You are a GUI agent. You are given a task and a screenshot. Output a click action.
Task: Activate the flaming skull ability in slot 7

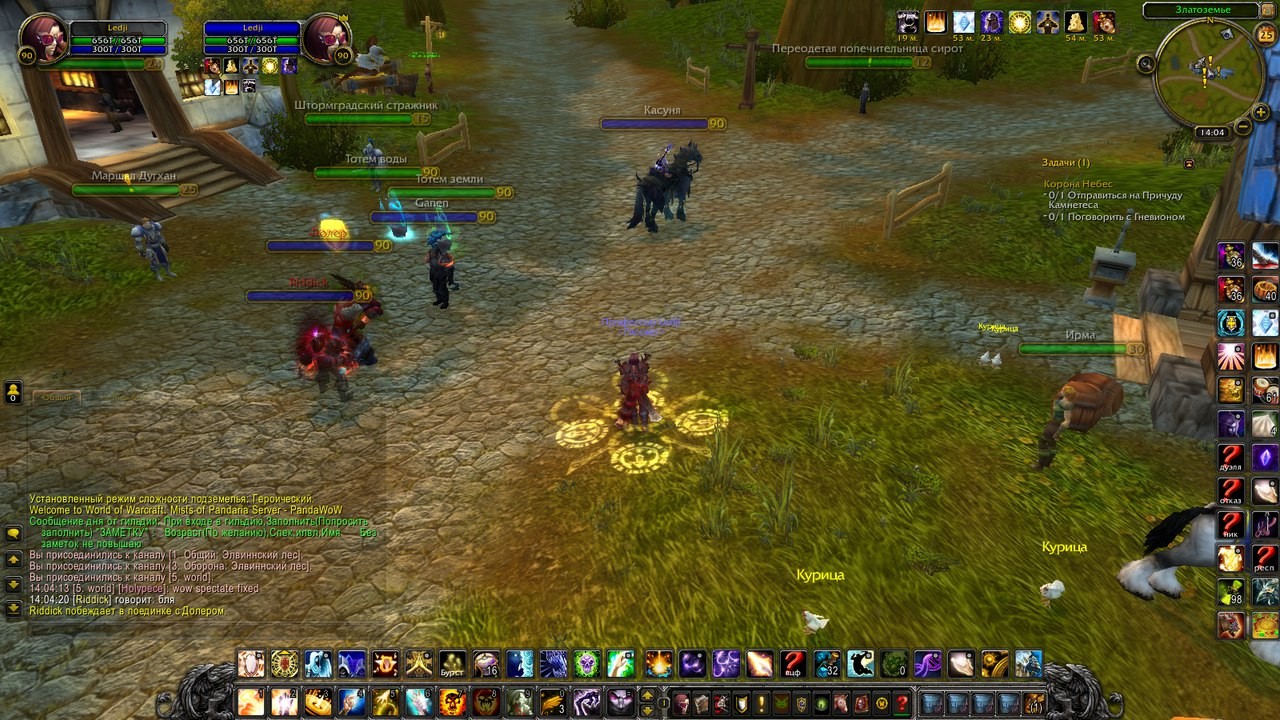(453, 702)
